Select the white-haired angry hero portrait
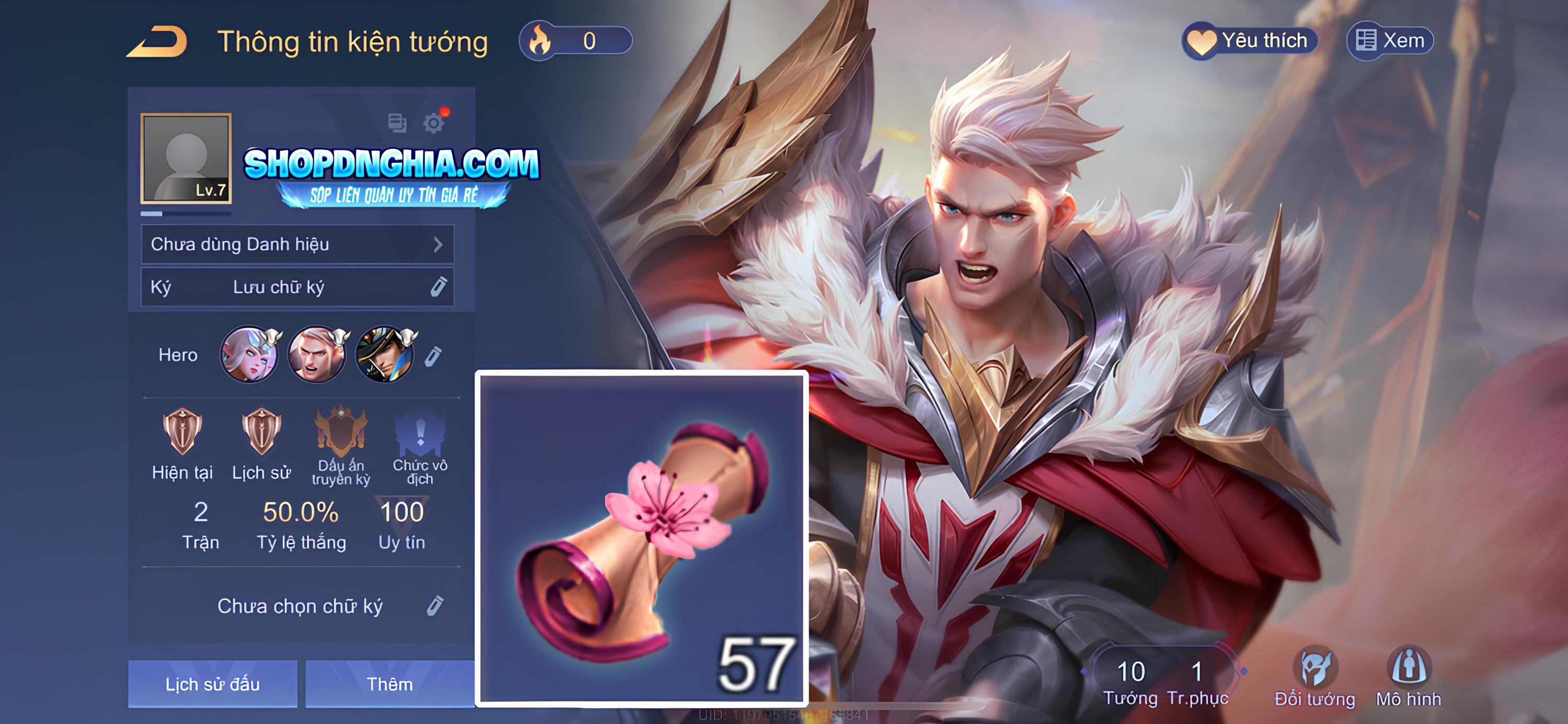Viewport: 1568px width, 724px height. pos(317,355)
